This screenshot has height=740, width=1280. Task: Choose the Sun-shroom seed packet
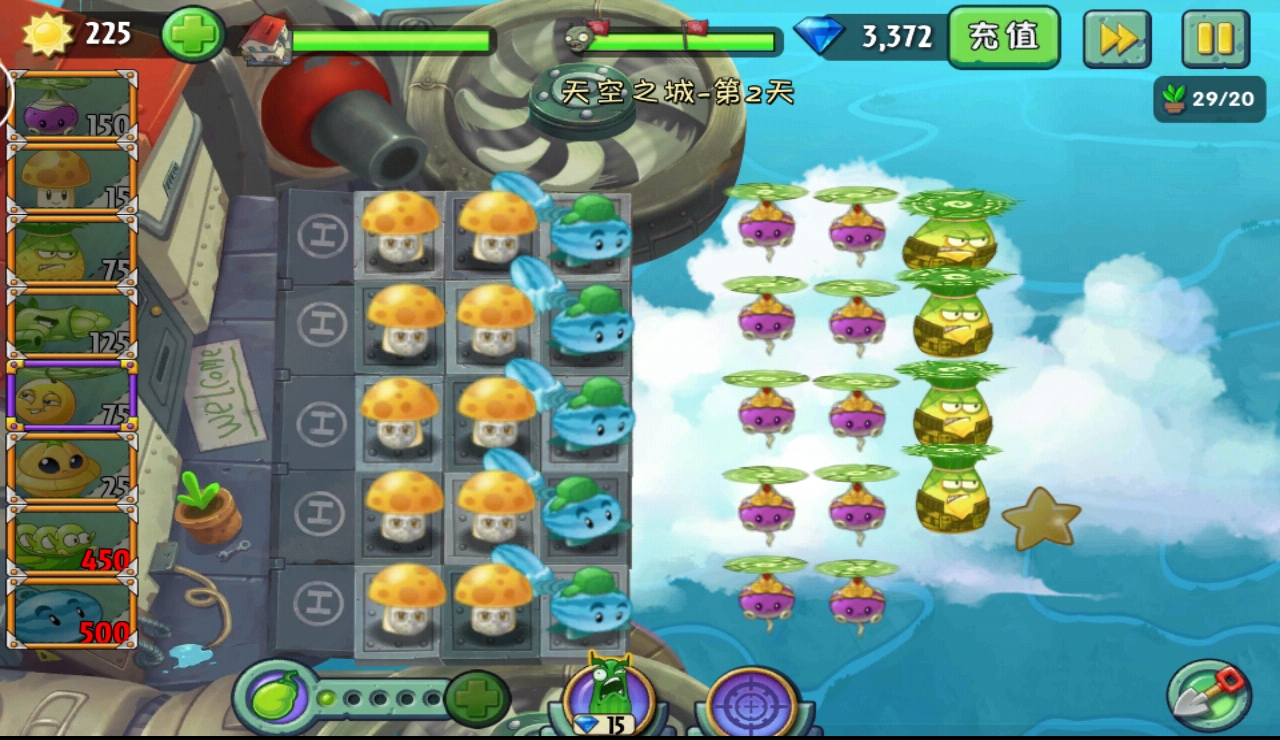pyautogui.click(x=72, y=178)
